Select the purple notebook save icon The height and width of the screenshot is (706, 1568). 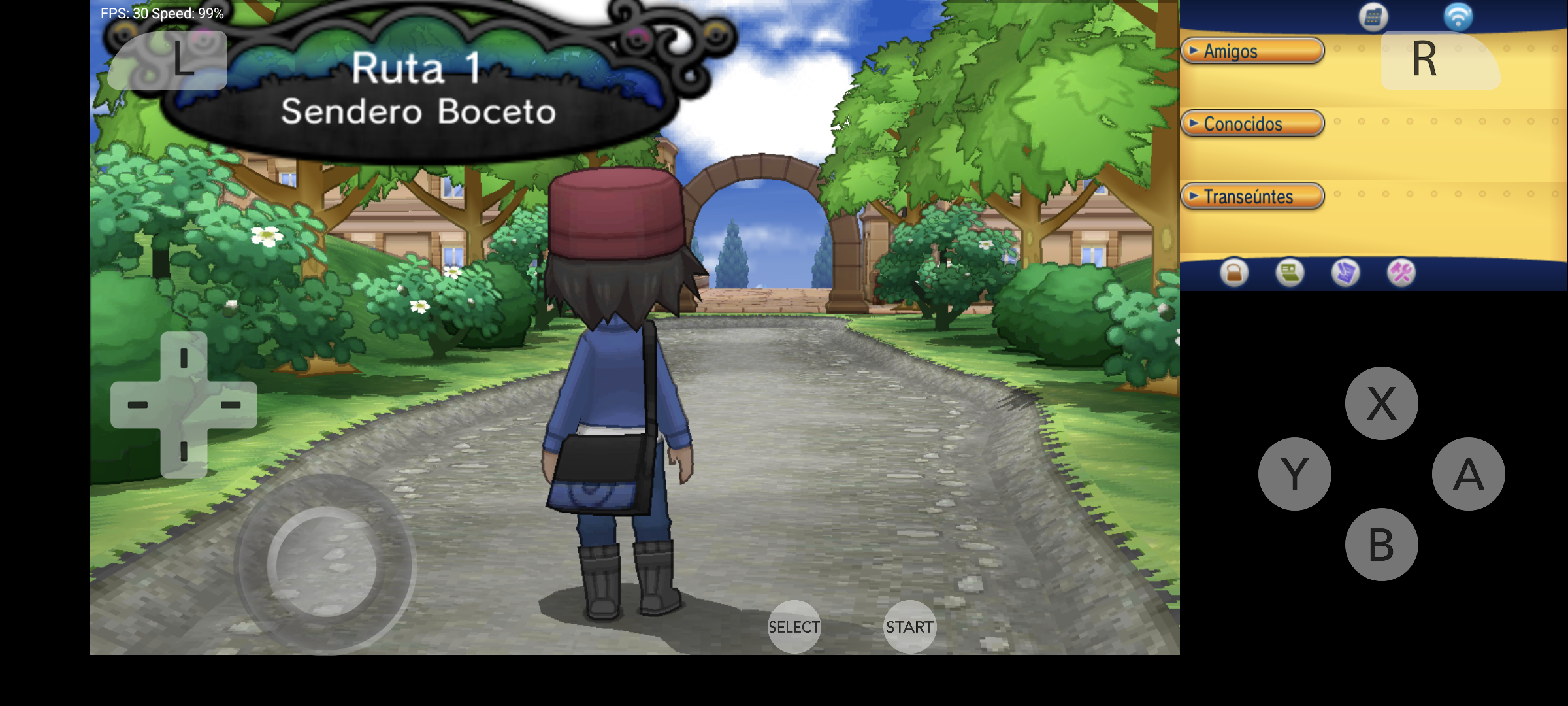pos(1345,273)
